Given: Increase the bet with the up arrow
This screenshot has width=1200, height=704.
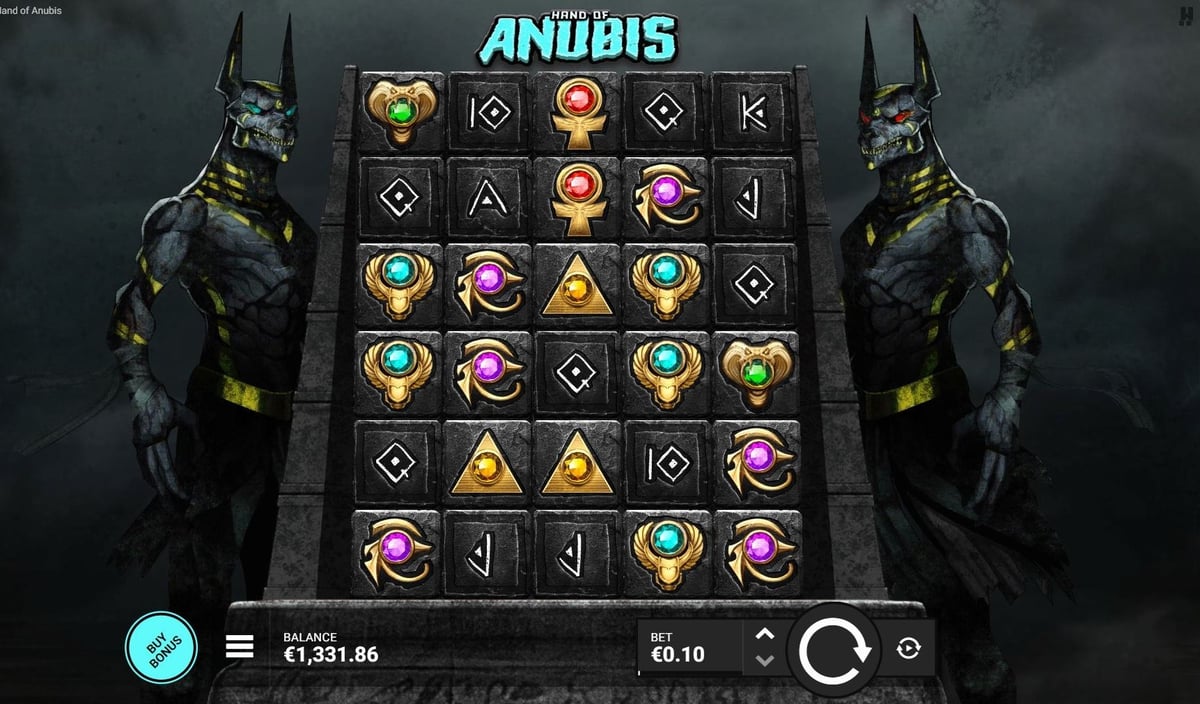Looking at the screenshot, I should click(x=764, y=634).
